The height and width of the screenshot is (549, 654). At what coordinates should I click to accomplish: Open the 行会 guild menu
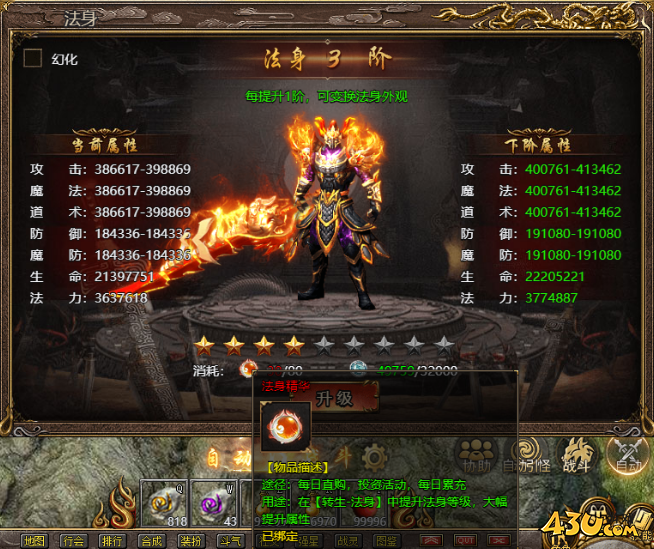[x=73, y=541]
